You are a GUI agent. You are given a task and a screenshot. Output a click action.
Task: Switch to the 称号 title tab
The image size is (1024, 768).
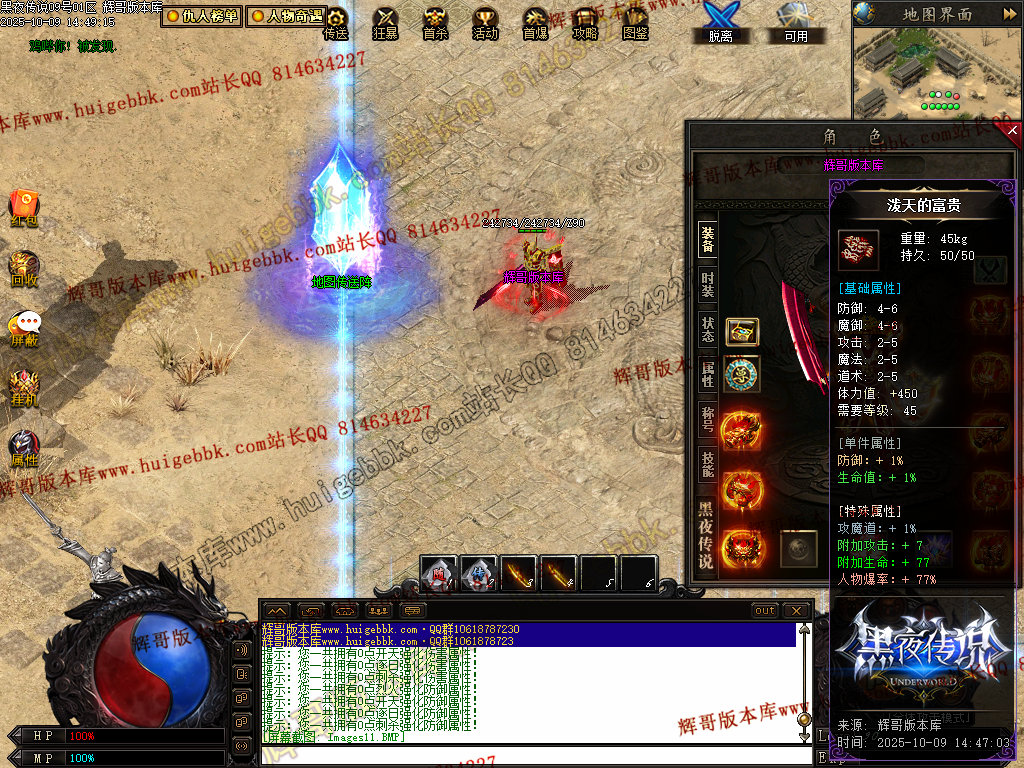(707, 418)
